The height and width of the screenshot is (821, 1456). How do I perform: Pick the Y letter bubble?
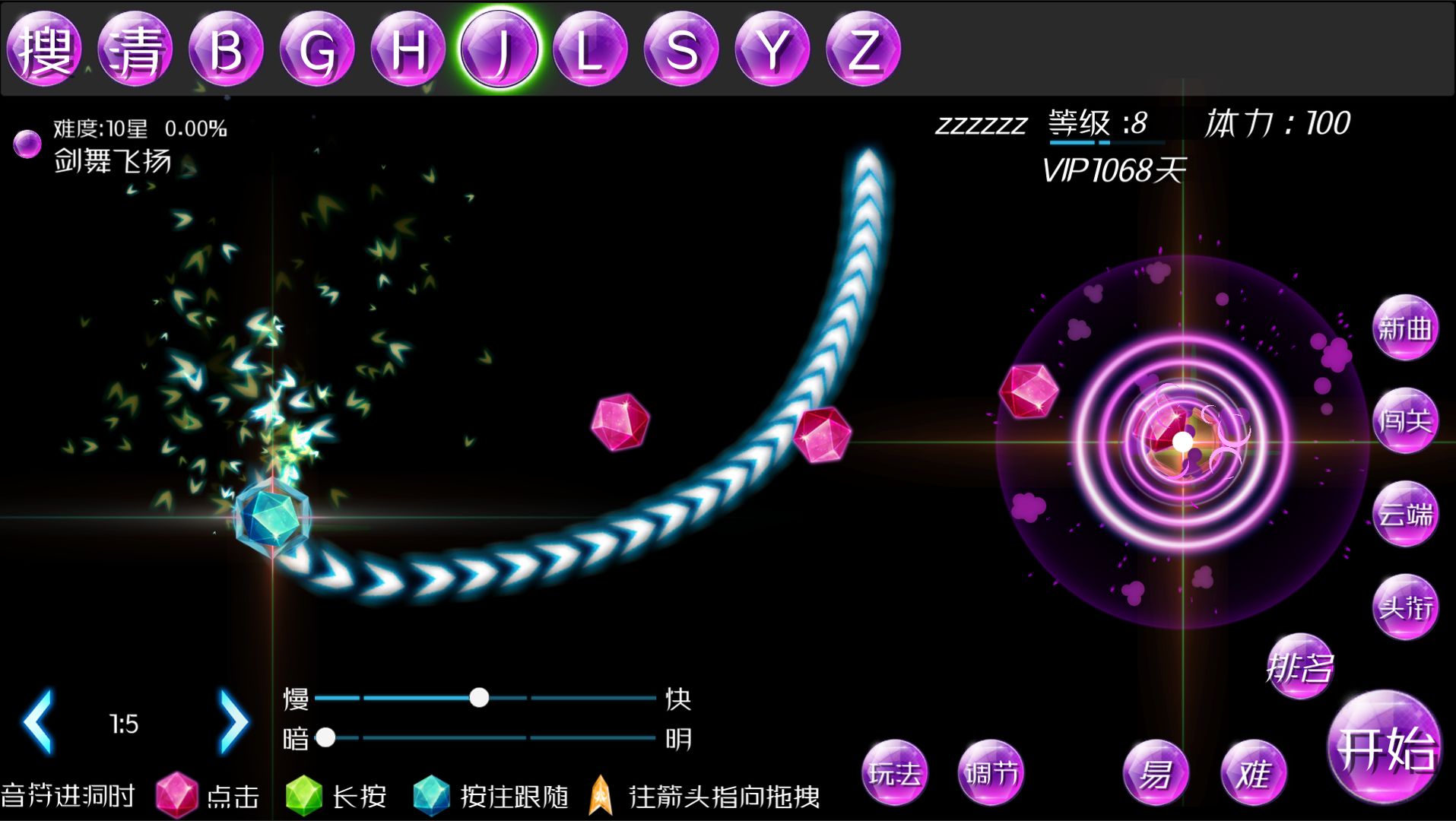click(772, 49)
